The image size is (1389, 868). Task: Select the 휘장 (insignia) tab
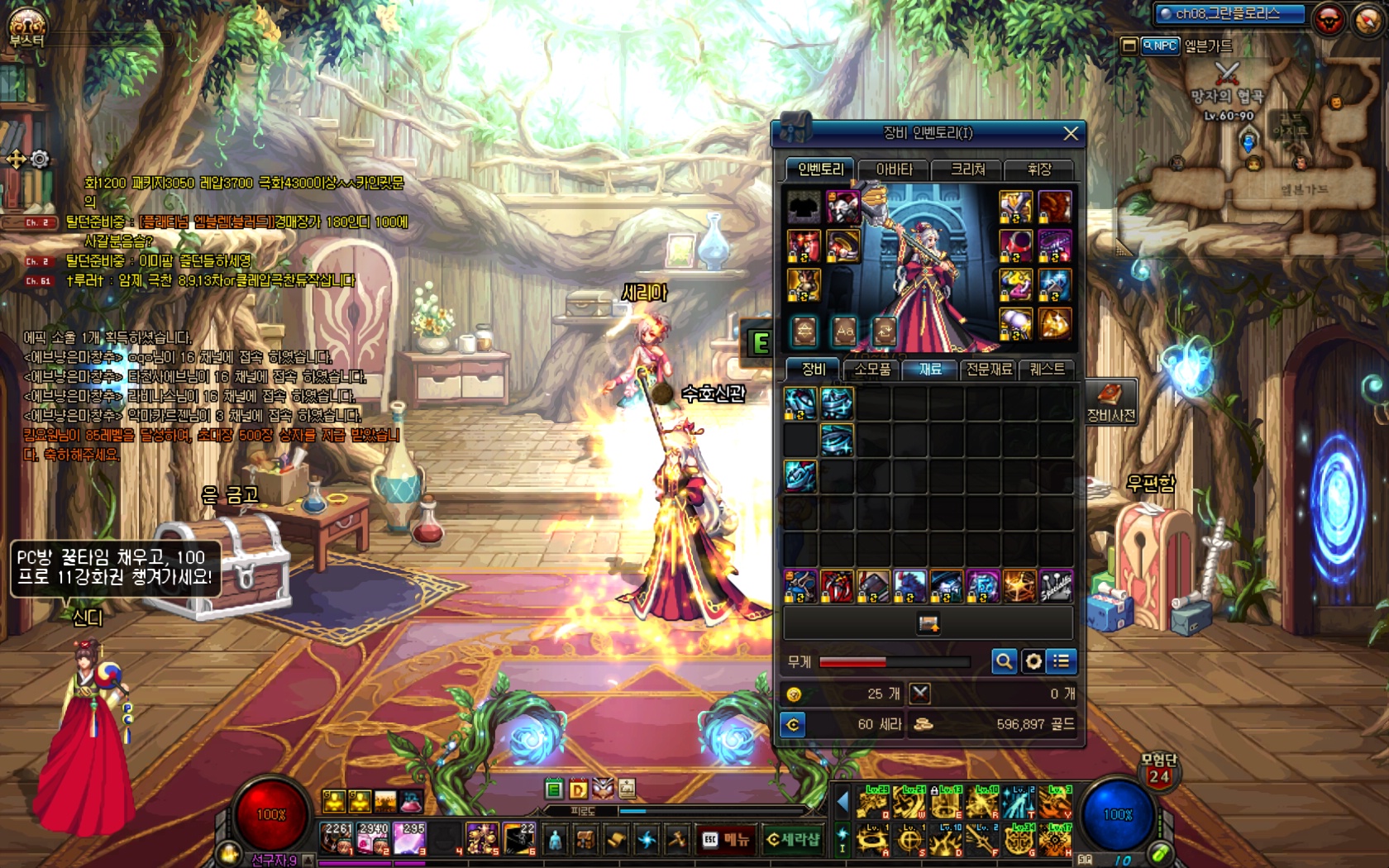(x=1038, y=169)
